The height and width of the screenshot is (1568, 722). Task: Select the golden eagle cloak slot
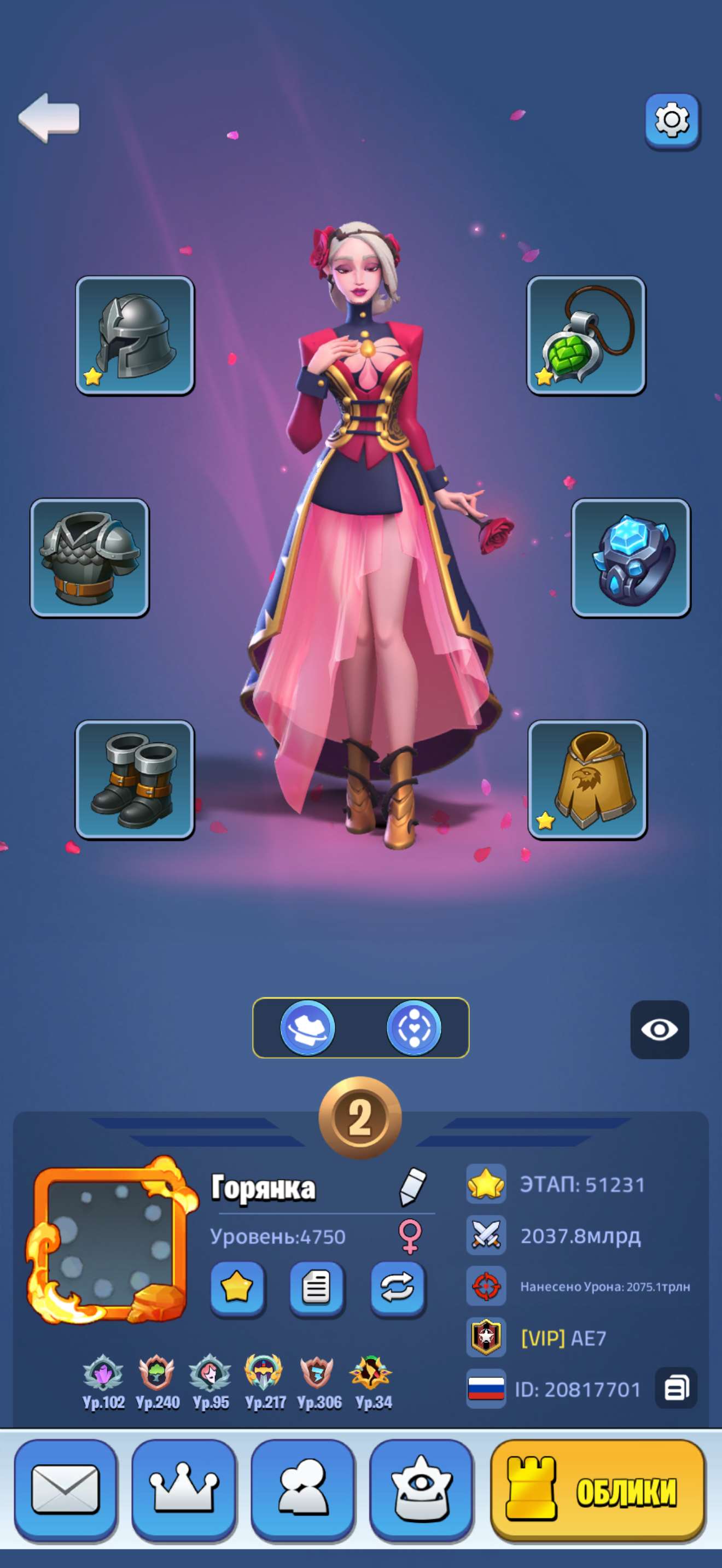(x=587, y=780)
